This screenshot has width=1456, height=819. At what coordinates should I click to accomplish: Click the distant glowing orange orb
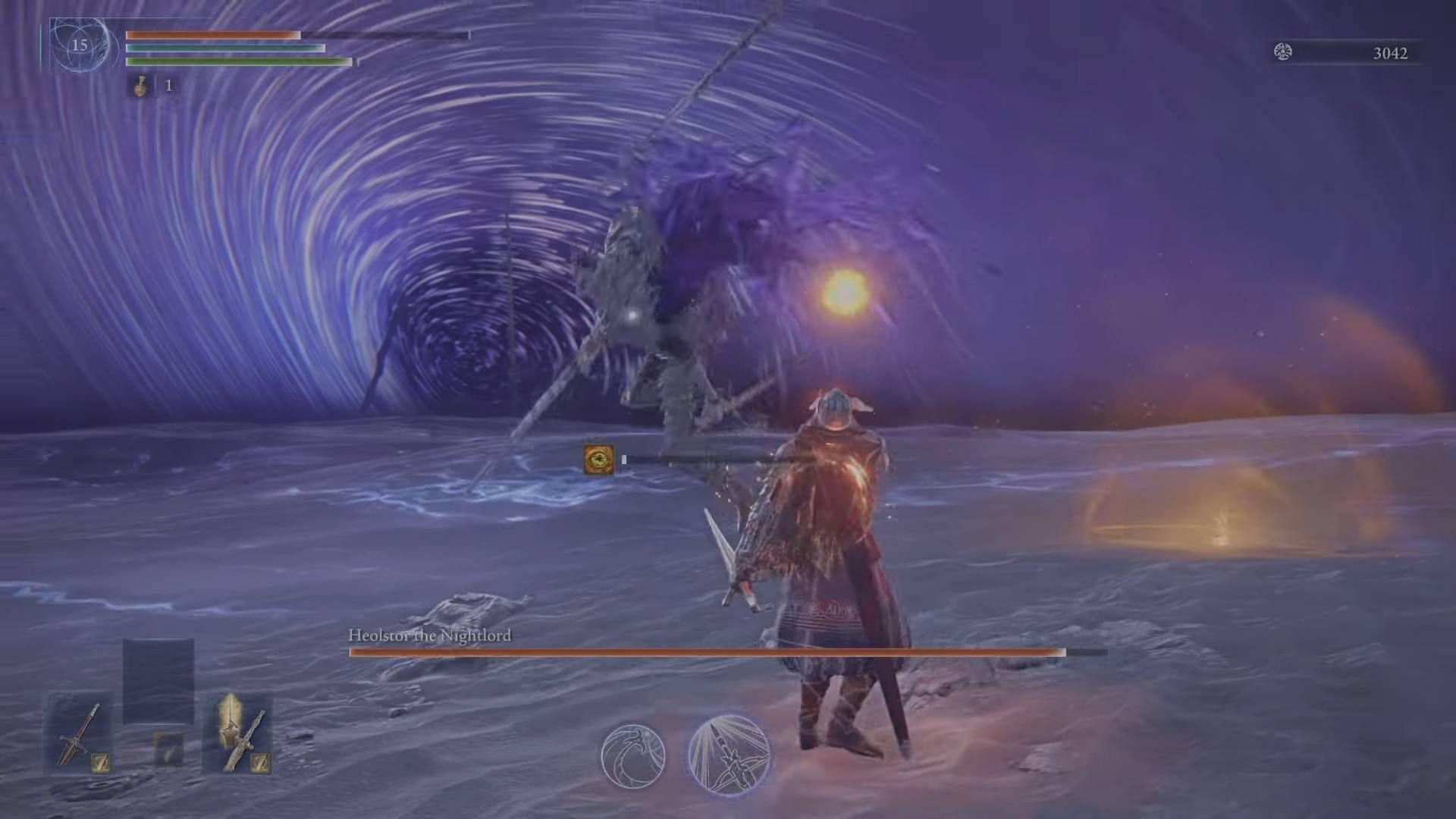pyautogui.click(x=844, y=291)
